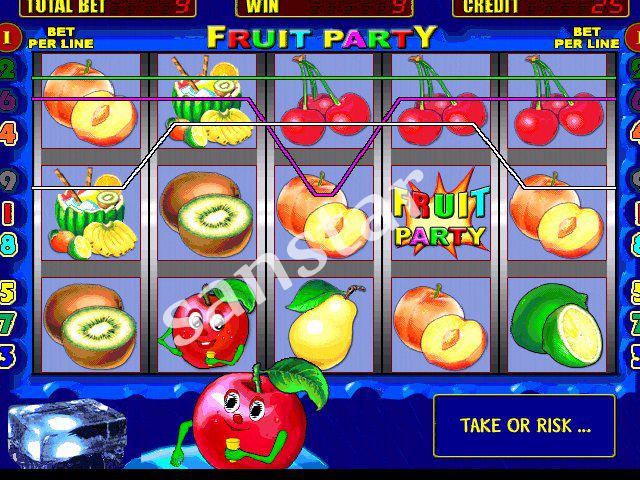Click the TAKE OR RISK panel
Viewport: 640px width, 480px height.
[x=525, y=425]
